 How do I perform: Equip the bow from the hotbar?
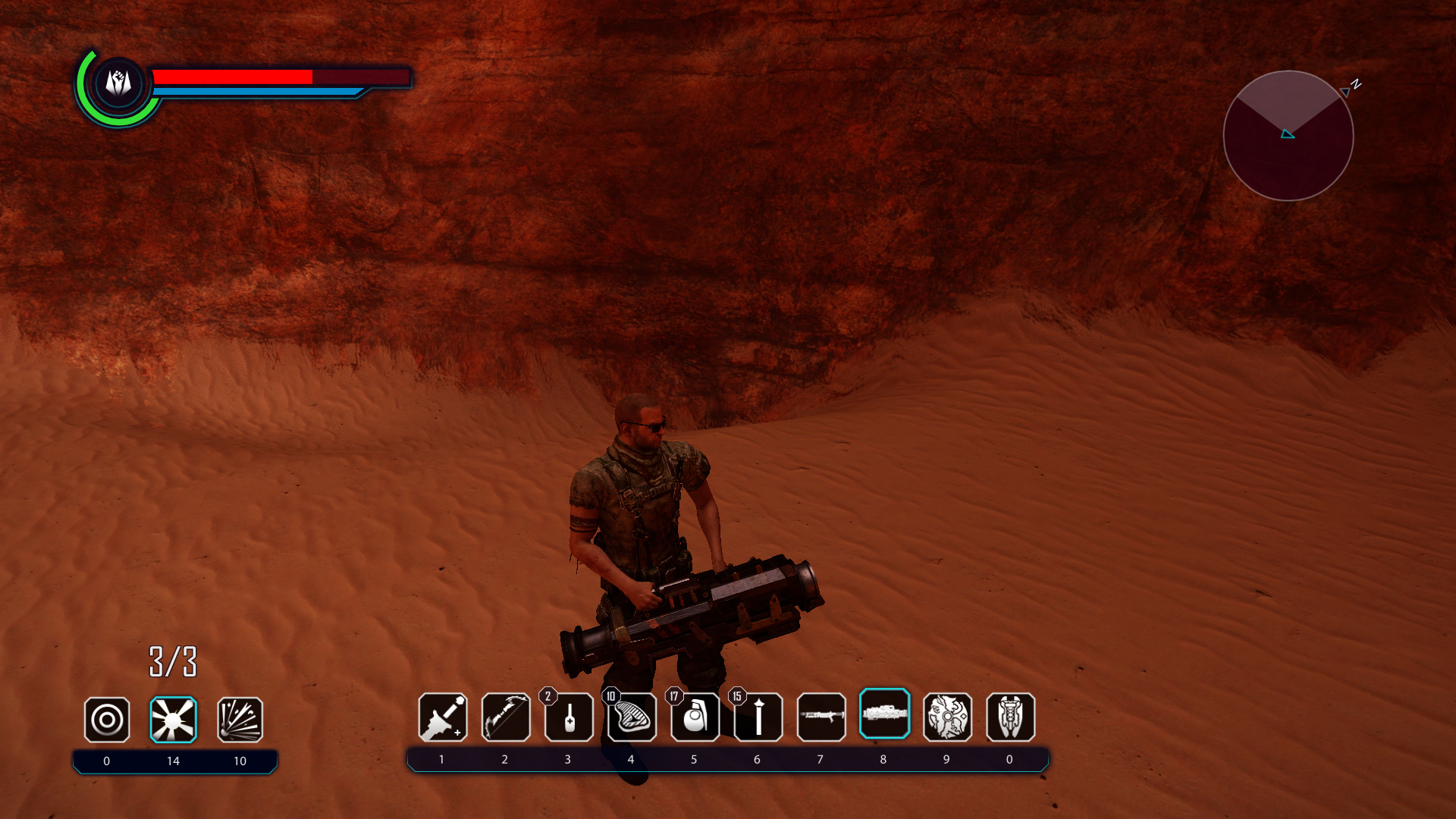click(x=506, y=717)
